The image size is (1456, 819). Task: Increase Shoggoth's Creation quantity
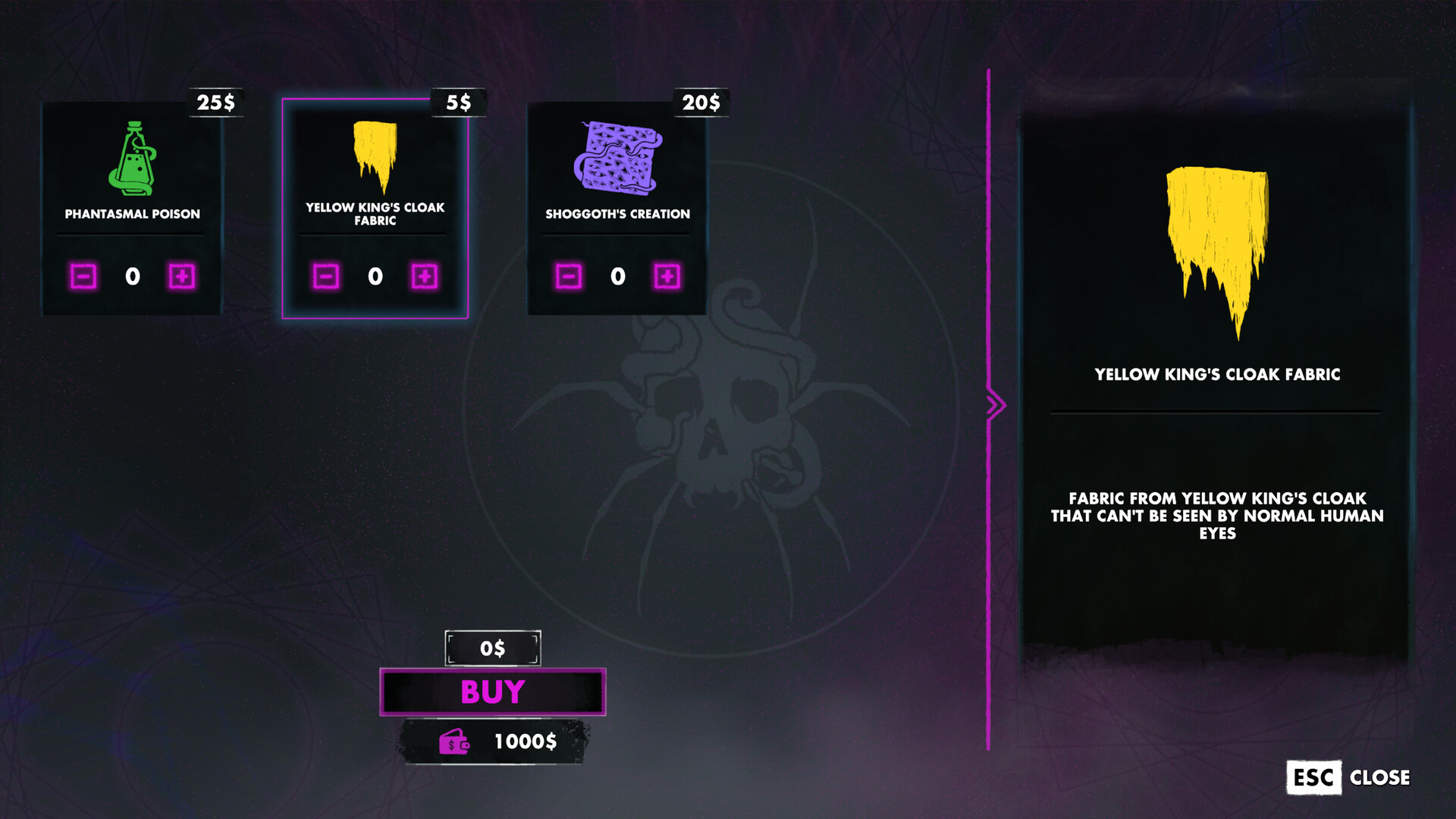tap(667, 277)
